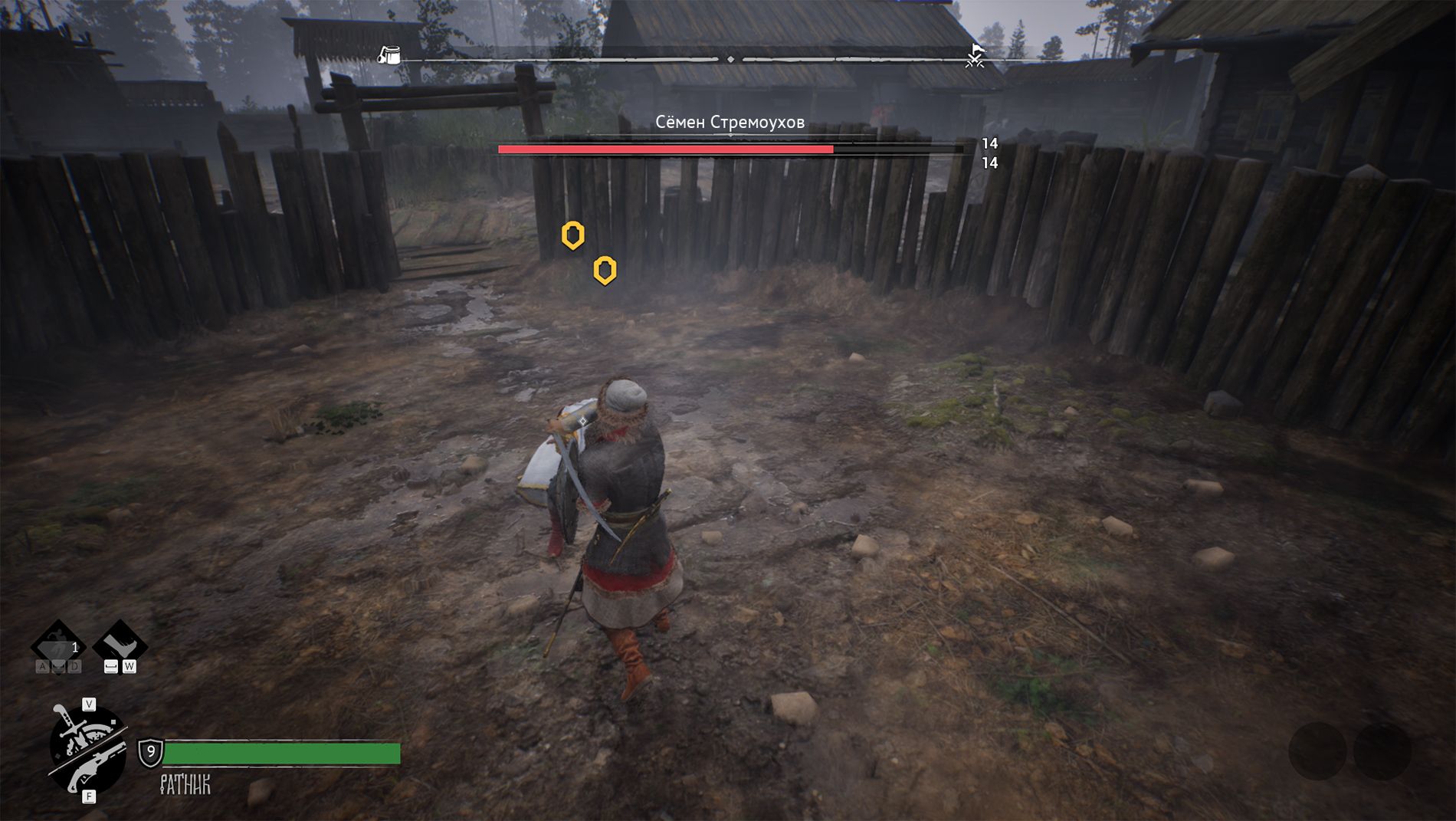Click the level 9 shield badge
This screenshot has width=1456, height=821.
click(x=150, y=752)
